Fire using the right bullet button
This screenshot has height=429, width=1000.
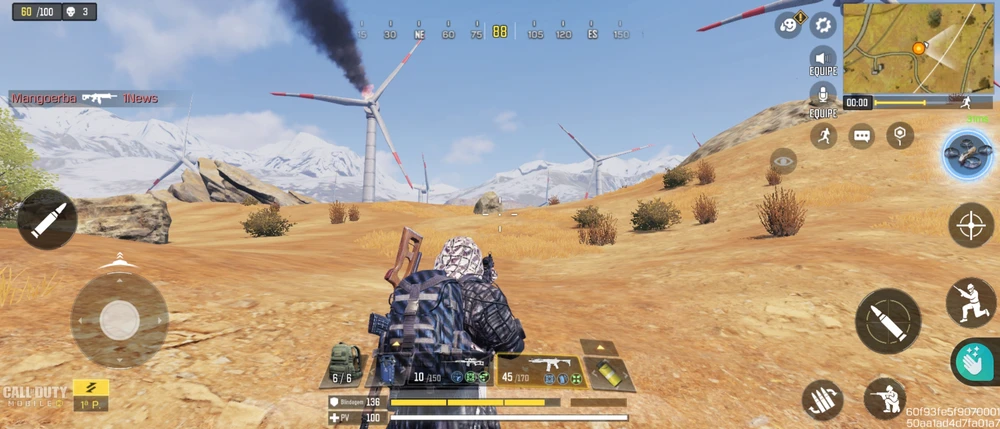[887, 320]
